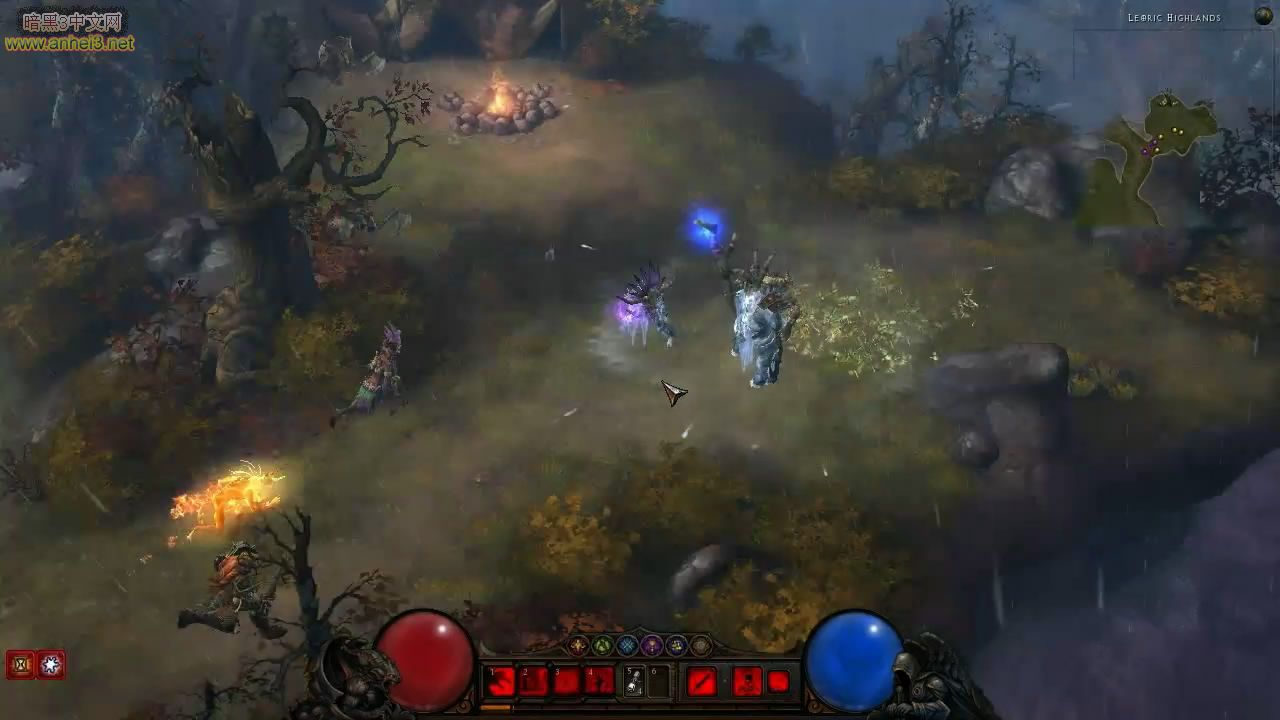1280x720 pixels.
Task: Activate skill slot 3 on the hotbar
Action: 567,682
